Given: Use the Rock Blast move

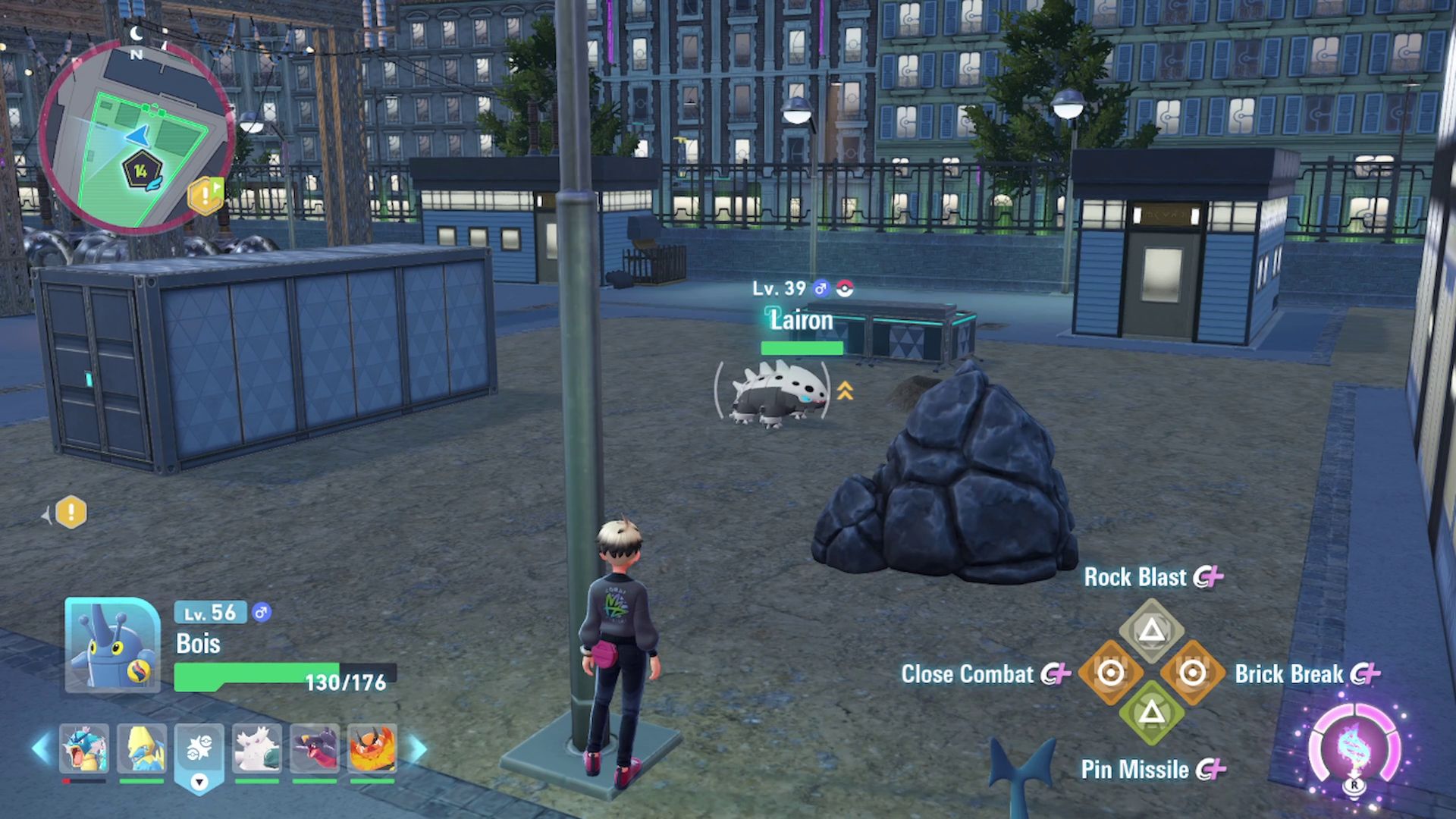Looking at the screenshot, I should 1151,630.
